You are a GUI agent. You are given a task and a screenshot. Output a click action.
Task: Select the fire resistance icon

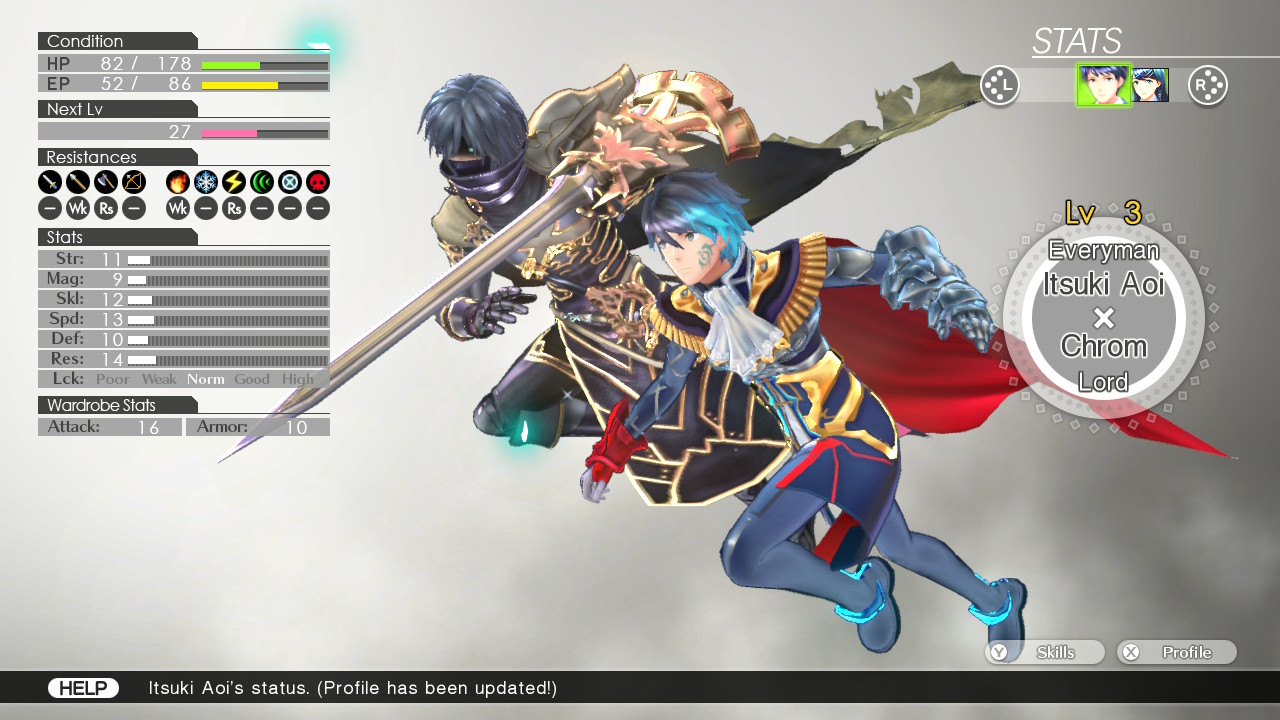coord(178,182)
